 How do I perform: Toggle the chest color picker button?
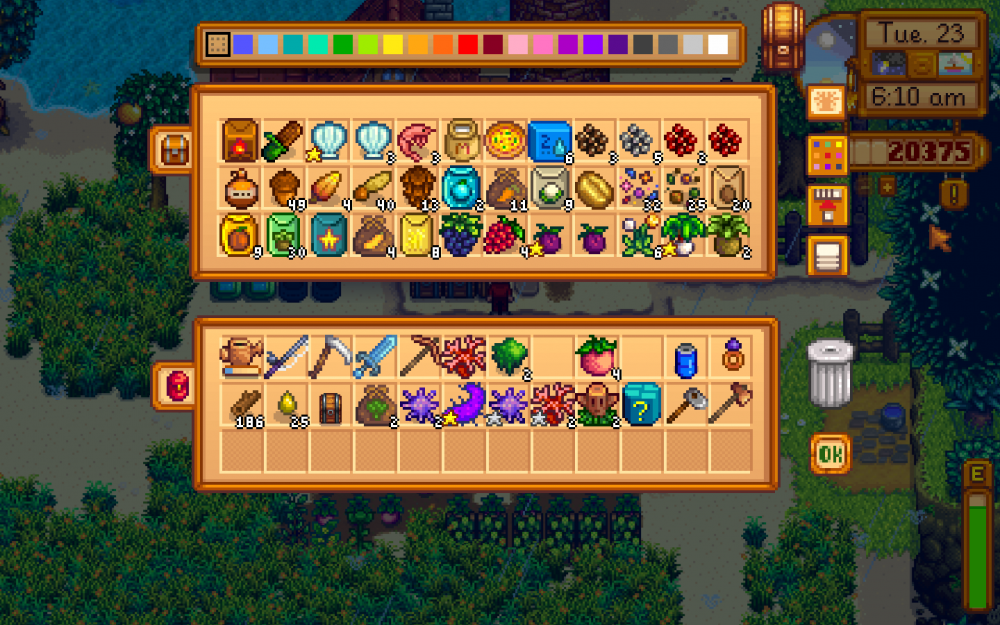click(829, 155)
